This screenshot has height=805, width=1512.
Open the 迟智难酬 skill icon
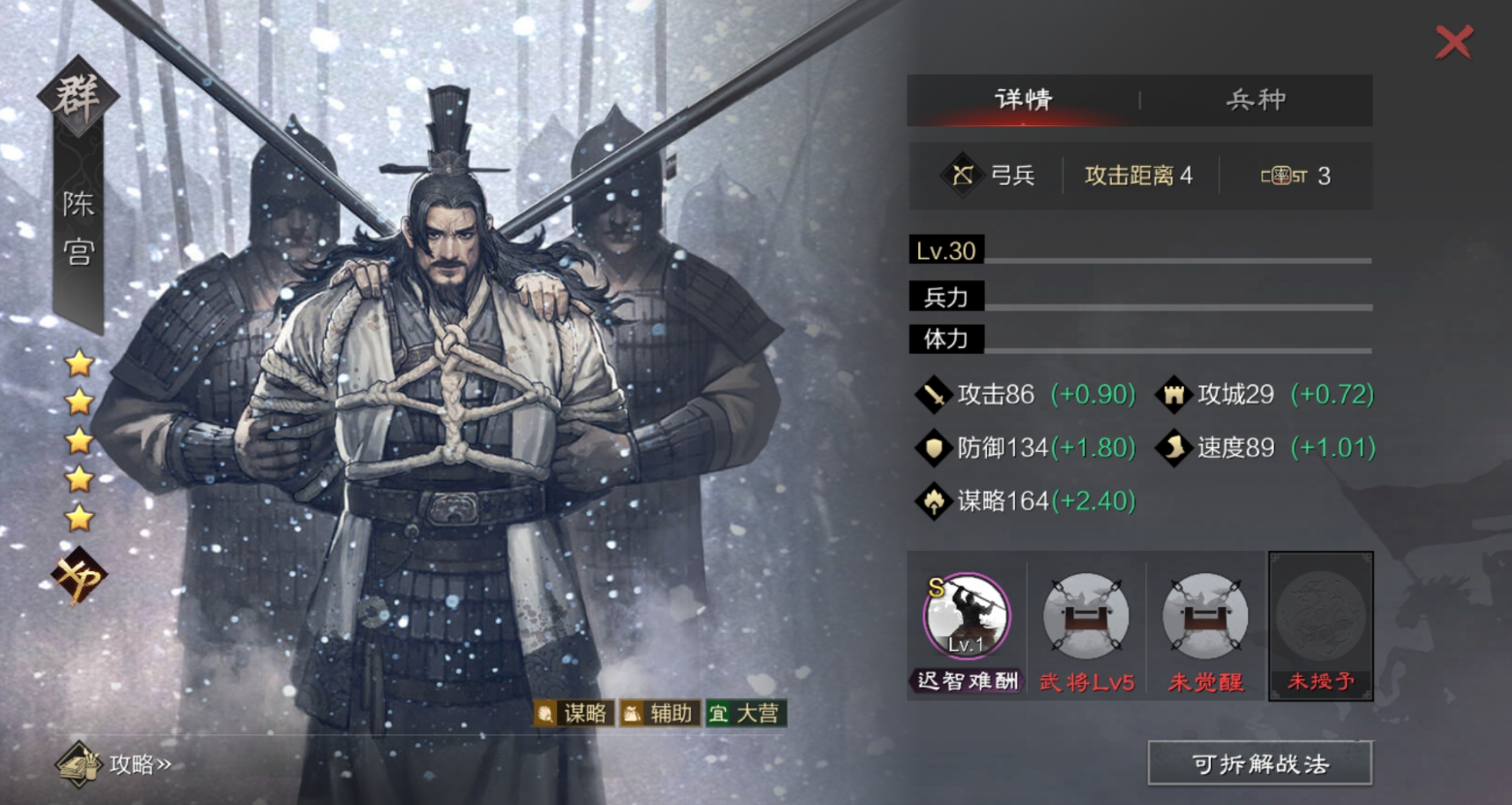[x=967, y=617]
